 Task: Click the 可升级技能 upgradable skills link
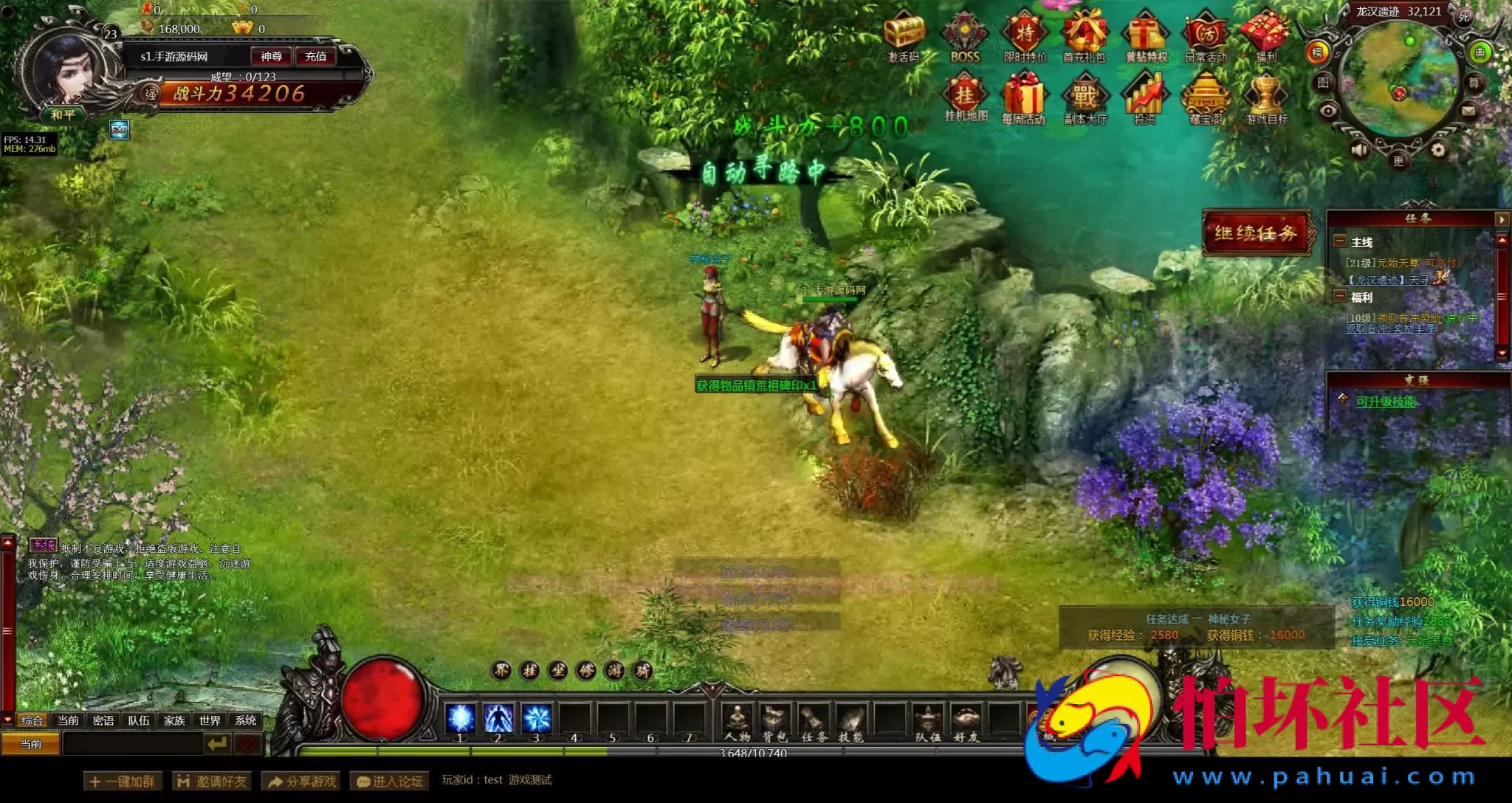pyautogui.click(x=1386, y=401)
